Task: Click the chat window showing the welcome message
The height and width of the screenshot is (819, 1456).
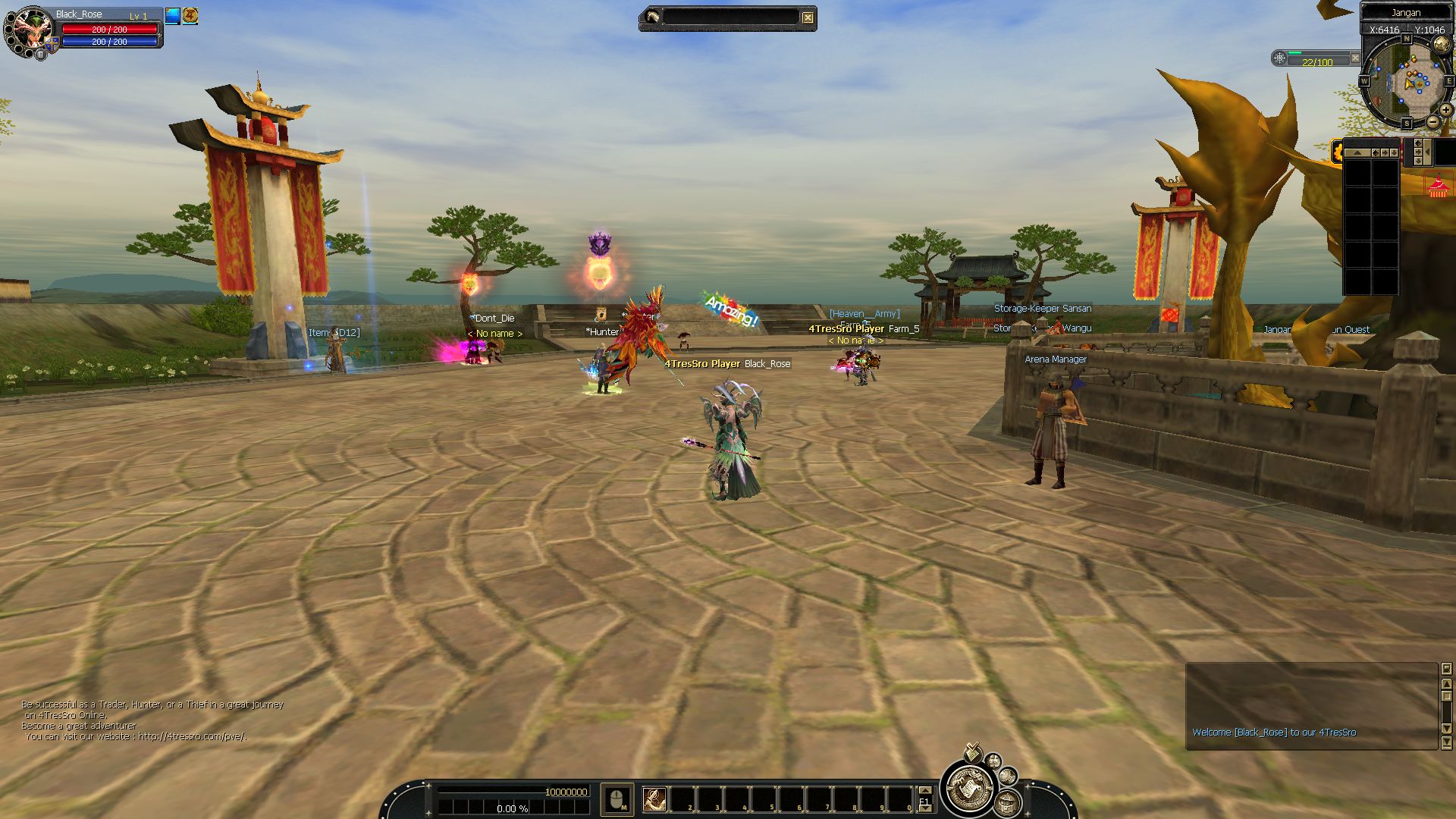Action: 1311,706
